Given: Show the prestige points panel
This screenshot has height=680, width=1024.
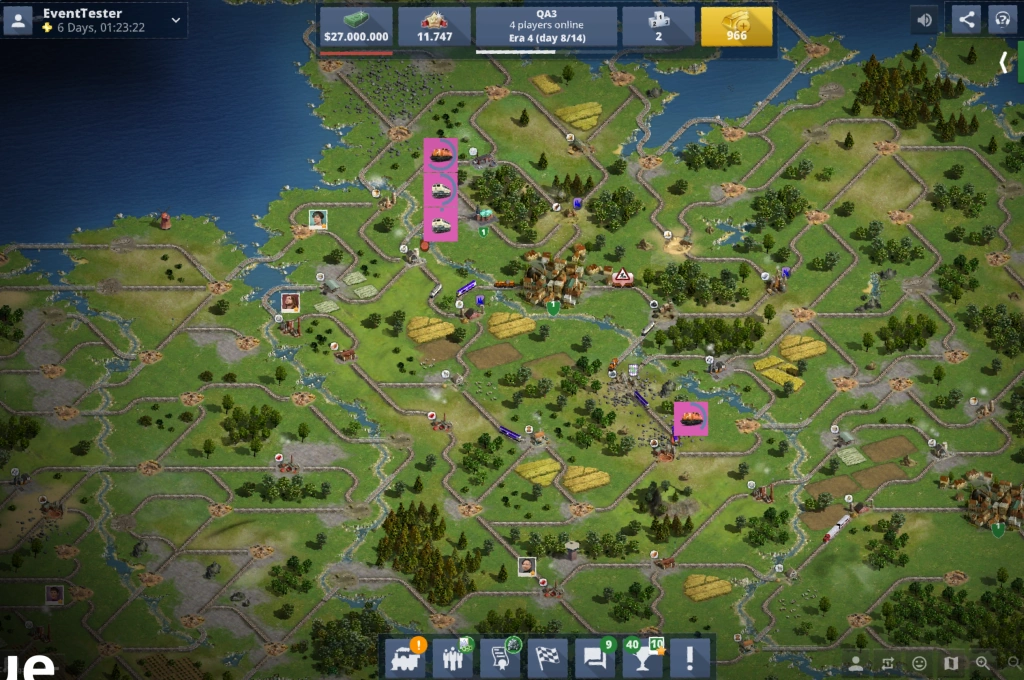Looking at the screenshot, I should pos(435,27).
